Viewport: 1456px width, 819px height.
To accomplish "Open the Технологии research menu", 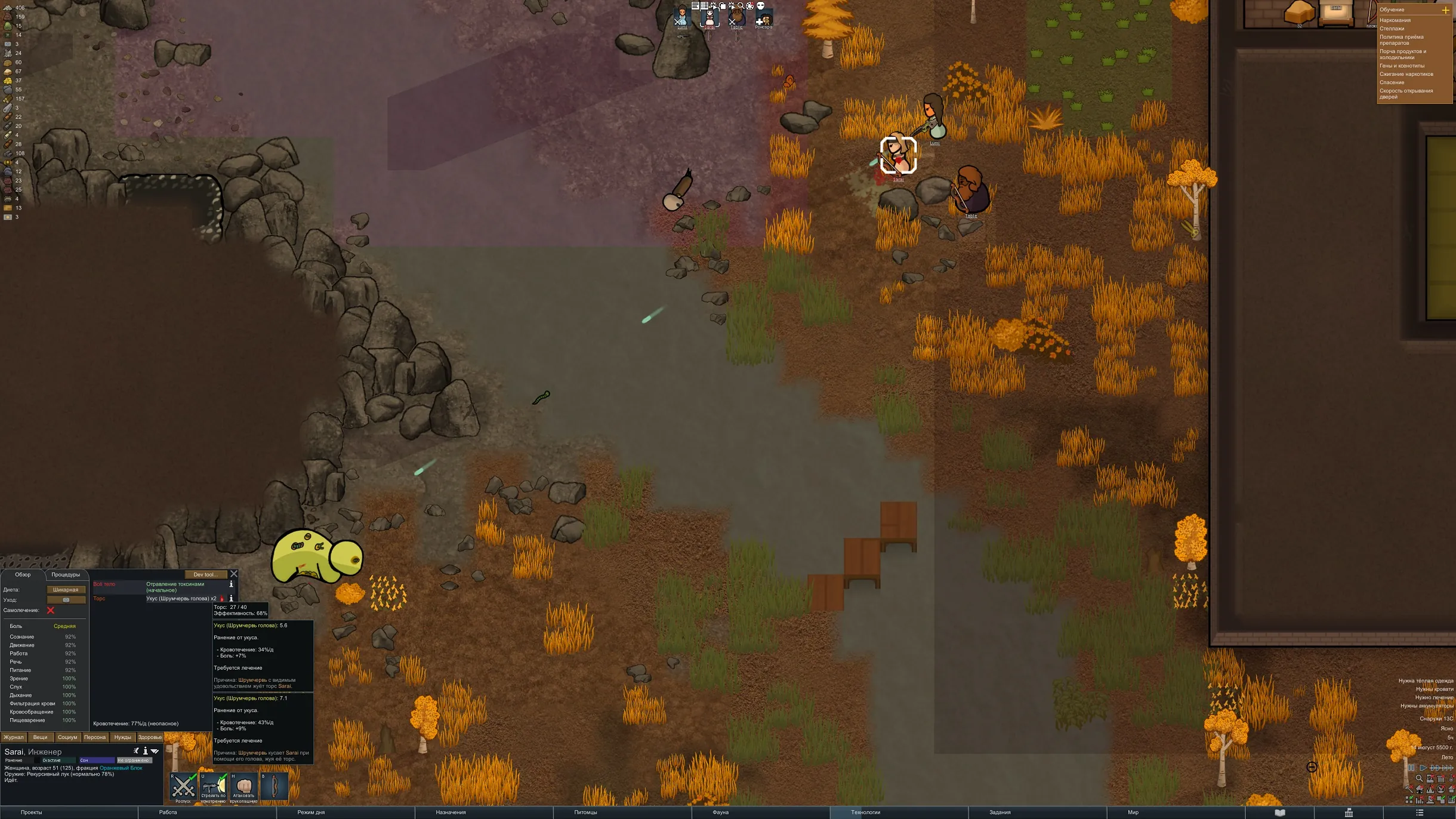I will (x=865, y=812).
